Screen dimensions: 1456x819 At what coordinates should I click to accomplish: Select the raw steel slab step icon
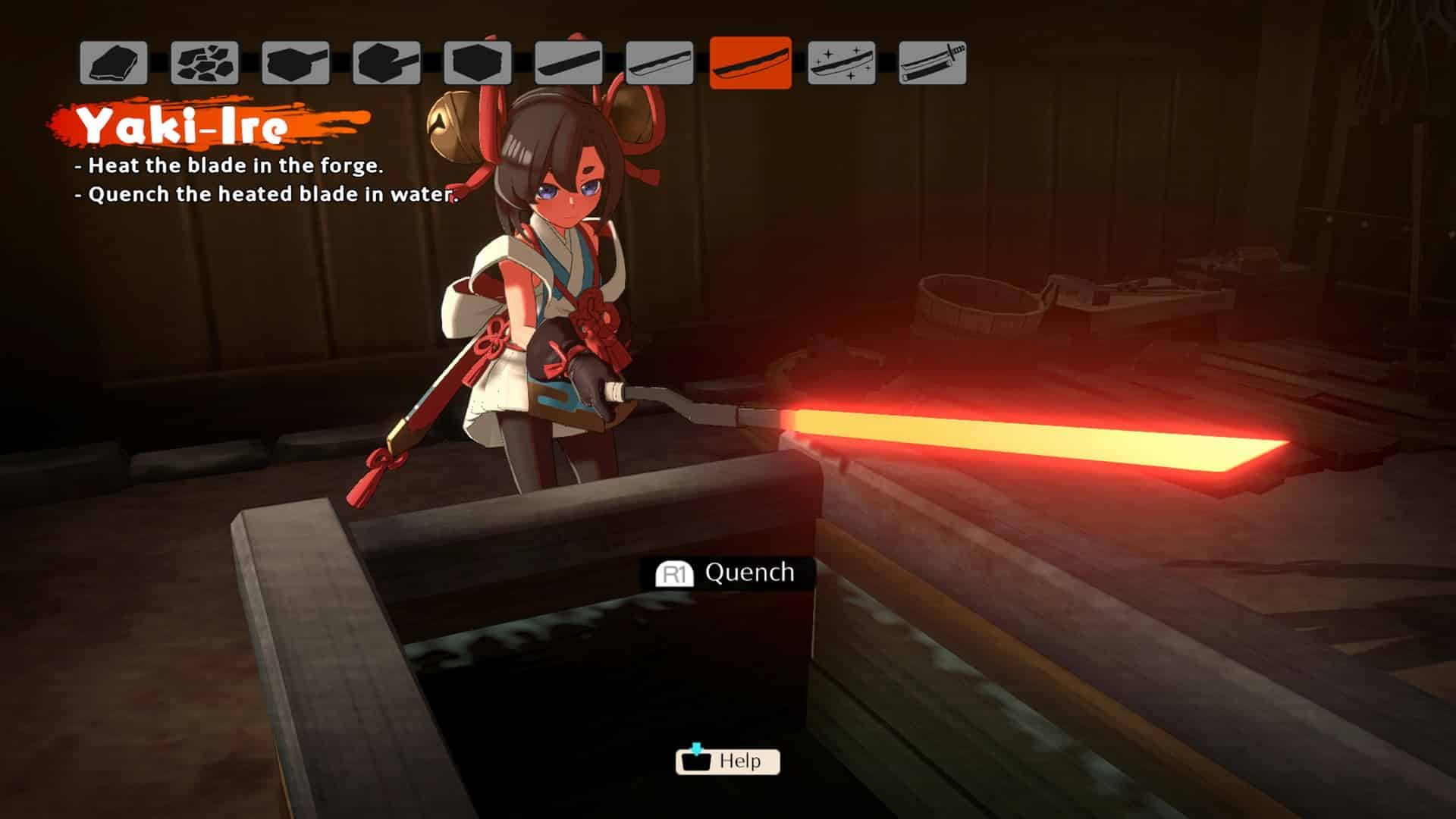(x=114, y=63)
